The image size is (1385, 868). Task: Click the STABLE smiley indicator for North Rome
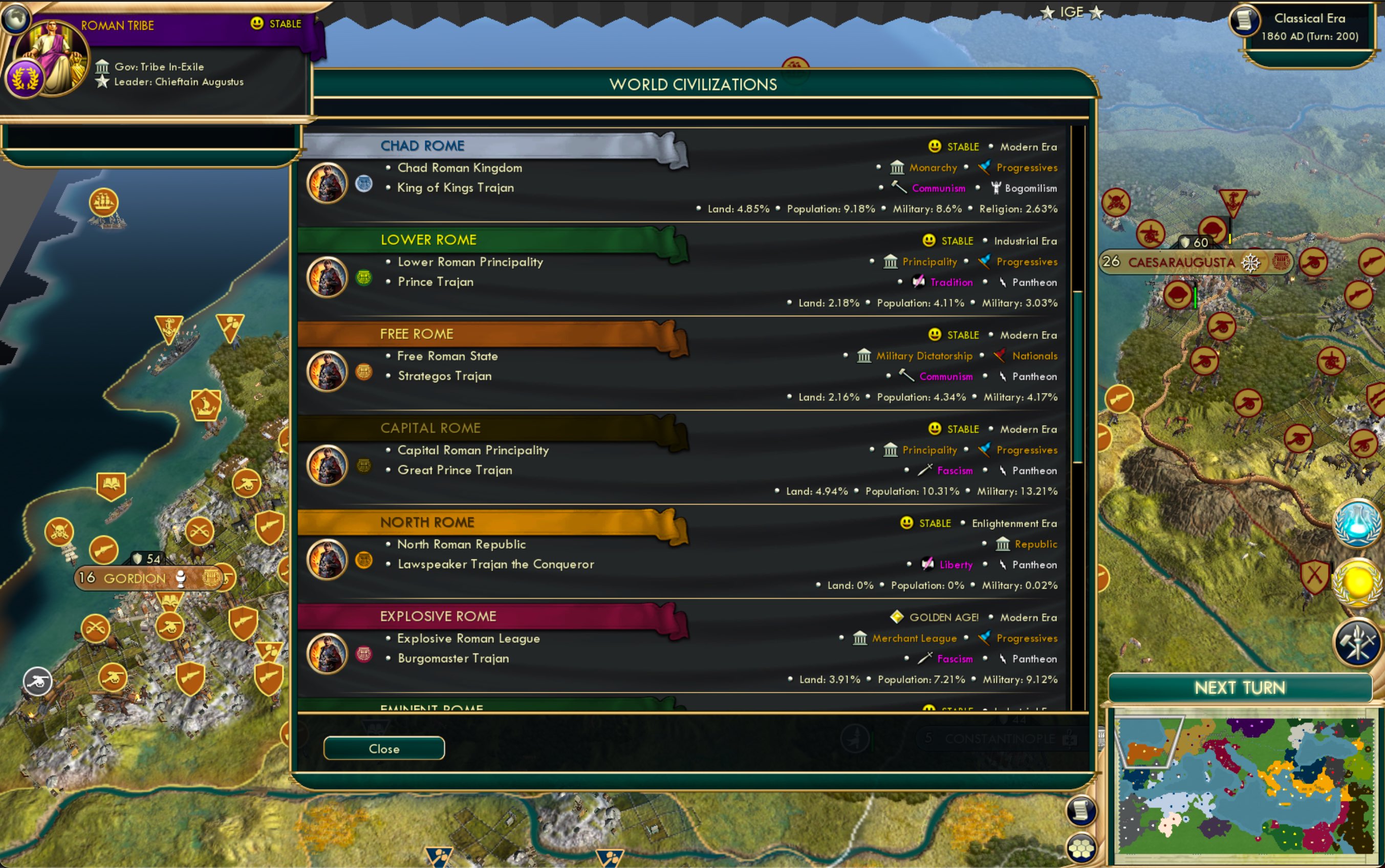pos(906,523)
